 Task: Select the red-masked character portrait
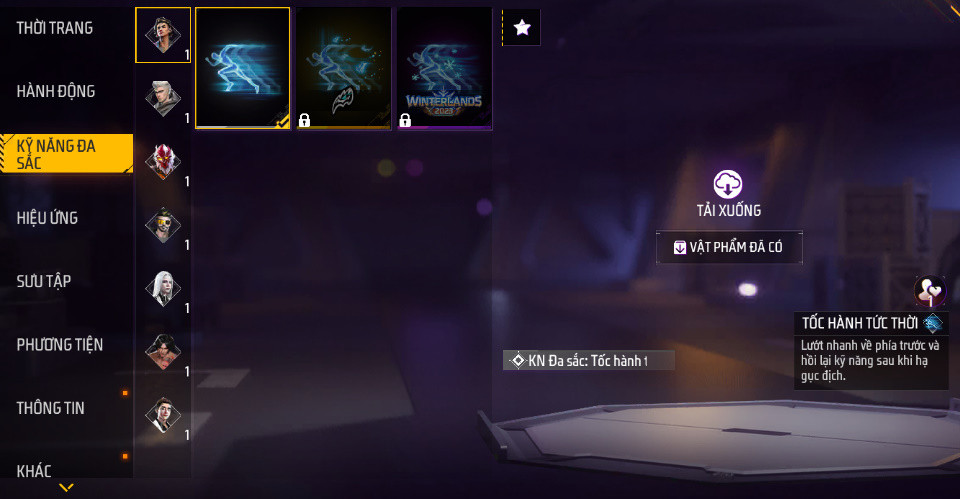pos(162,161)
